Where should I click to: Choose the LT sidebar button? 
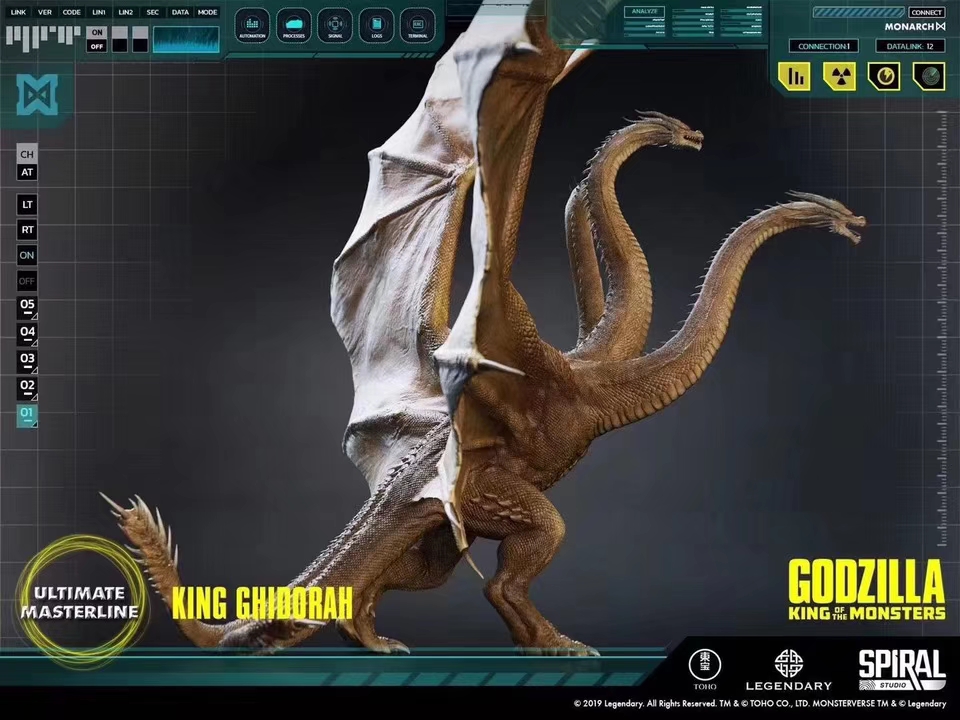27,204
